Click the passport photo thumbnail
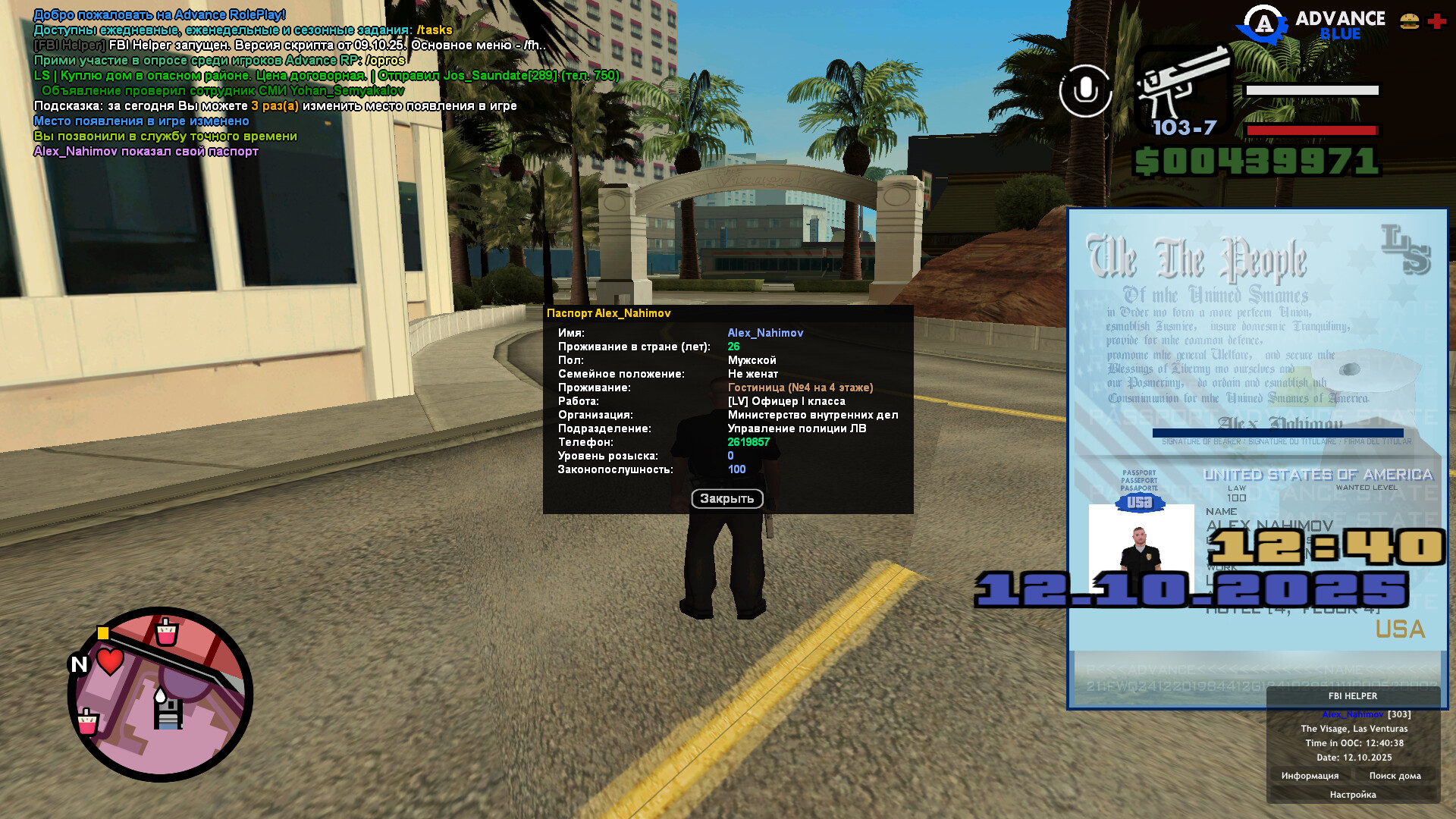 [1141, 548]
